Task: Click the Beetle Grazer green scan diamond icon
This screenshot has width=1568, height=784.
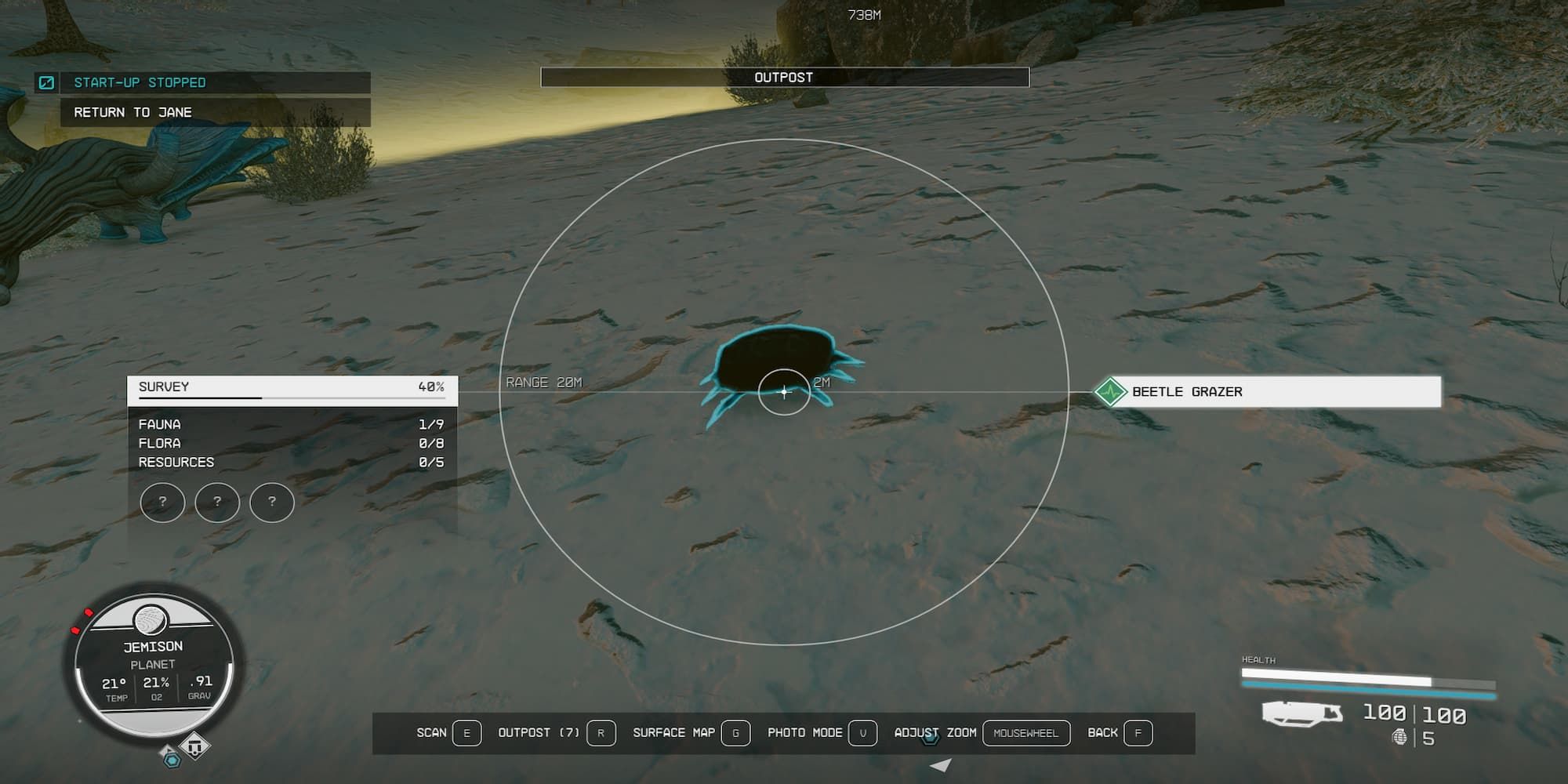Action: [1112, 392]
